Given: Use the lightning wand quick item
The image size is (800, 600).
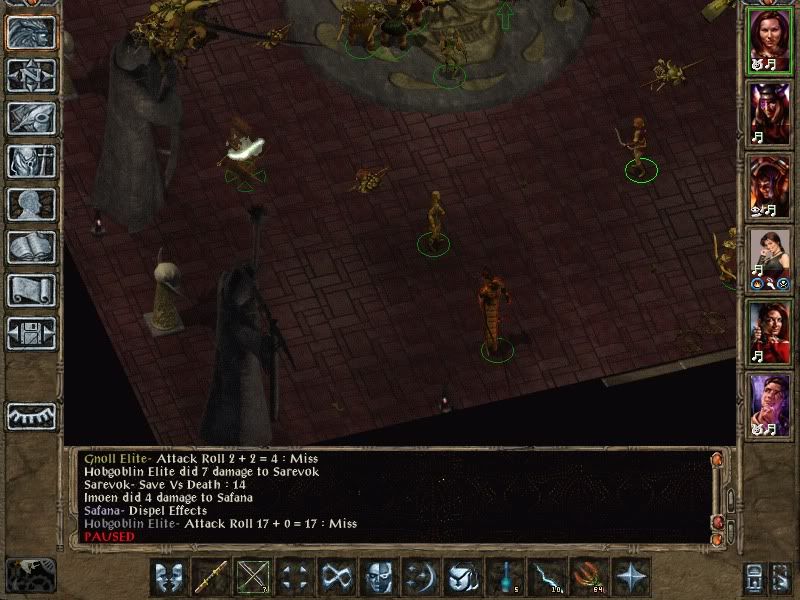Looking at the screenshot, I should [x=547, y=577].
